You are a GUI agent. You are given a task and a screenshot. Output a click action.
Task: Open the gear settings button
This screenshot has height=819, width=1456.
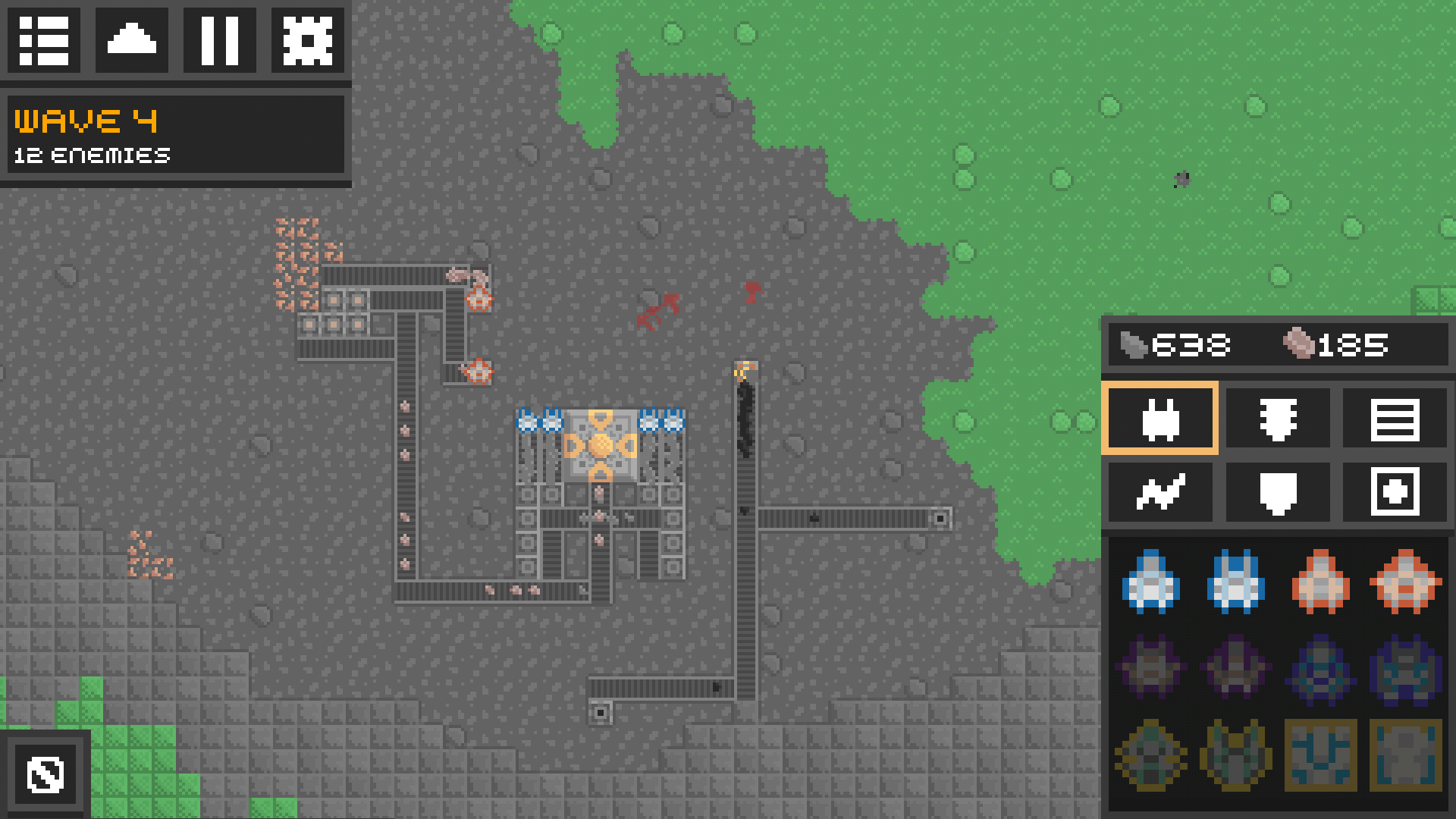(307, 39)
